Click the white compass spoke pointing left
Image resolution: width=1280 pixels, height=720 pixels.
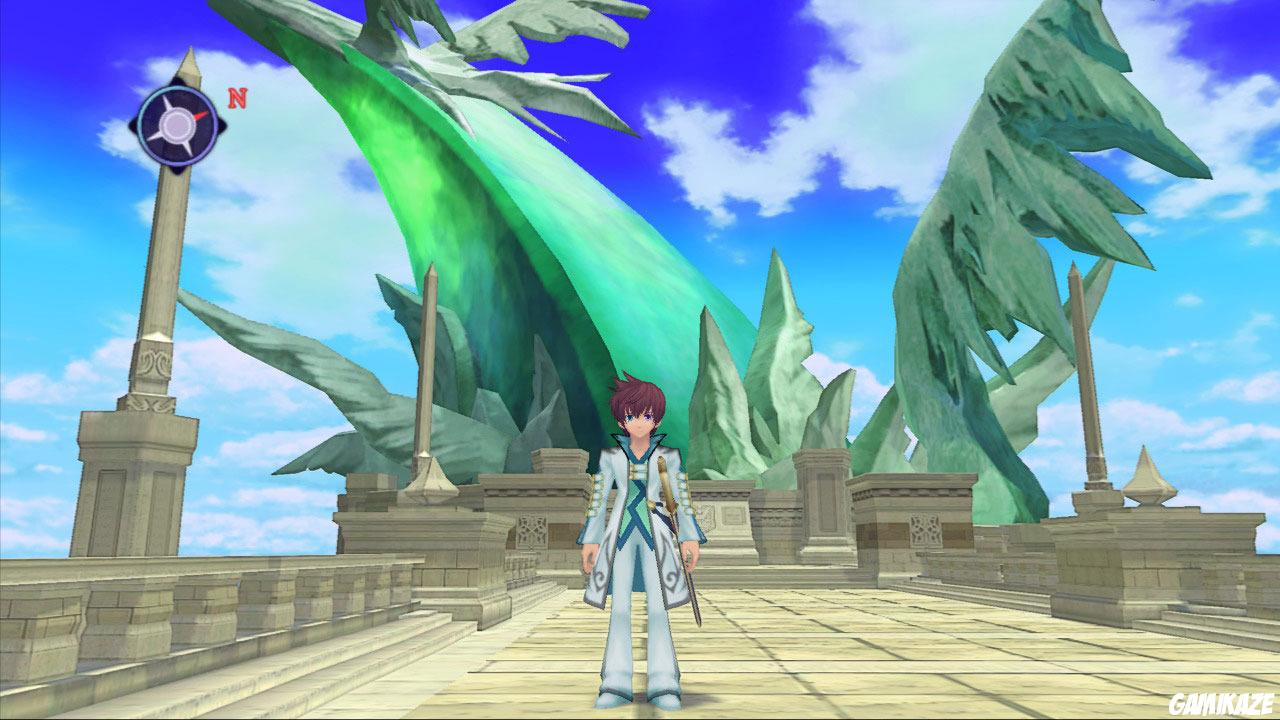click(153, 138)
